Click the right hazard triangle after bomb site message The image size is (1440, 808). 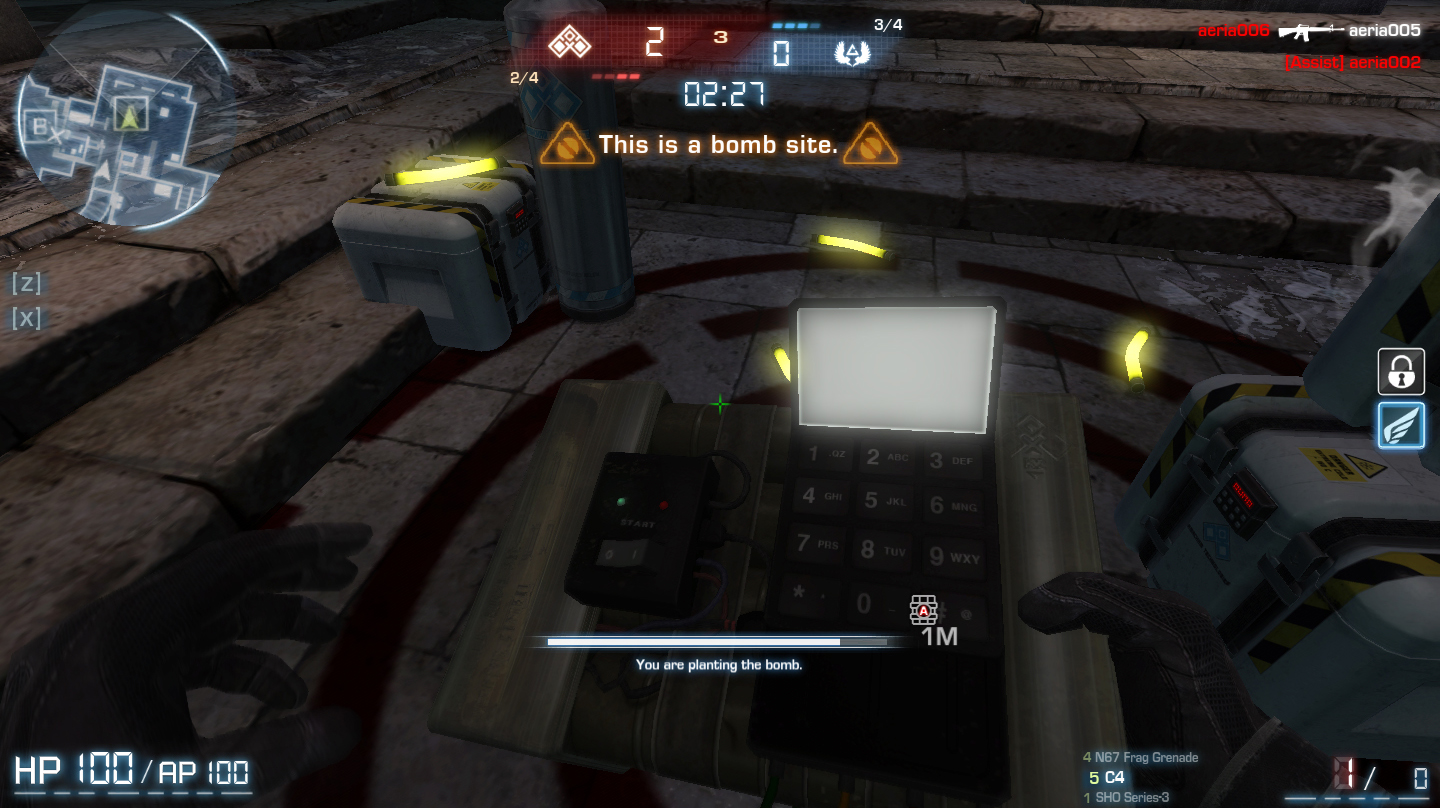tap(871, 147)
